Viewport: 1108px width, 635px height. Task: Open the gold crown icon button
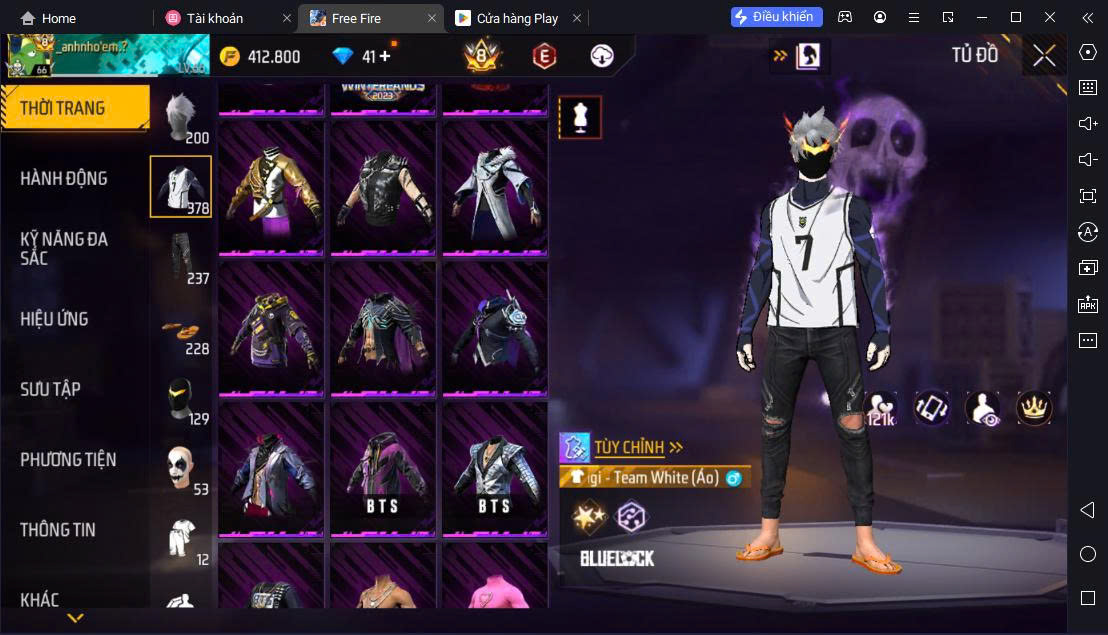pyautogui.click(x=1034, y=407)
